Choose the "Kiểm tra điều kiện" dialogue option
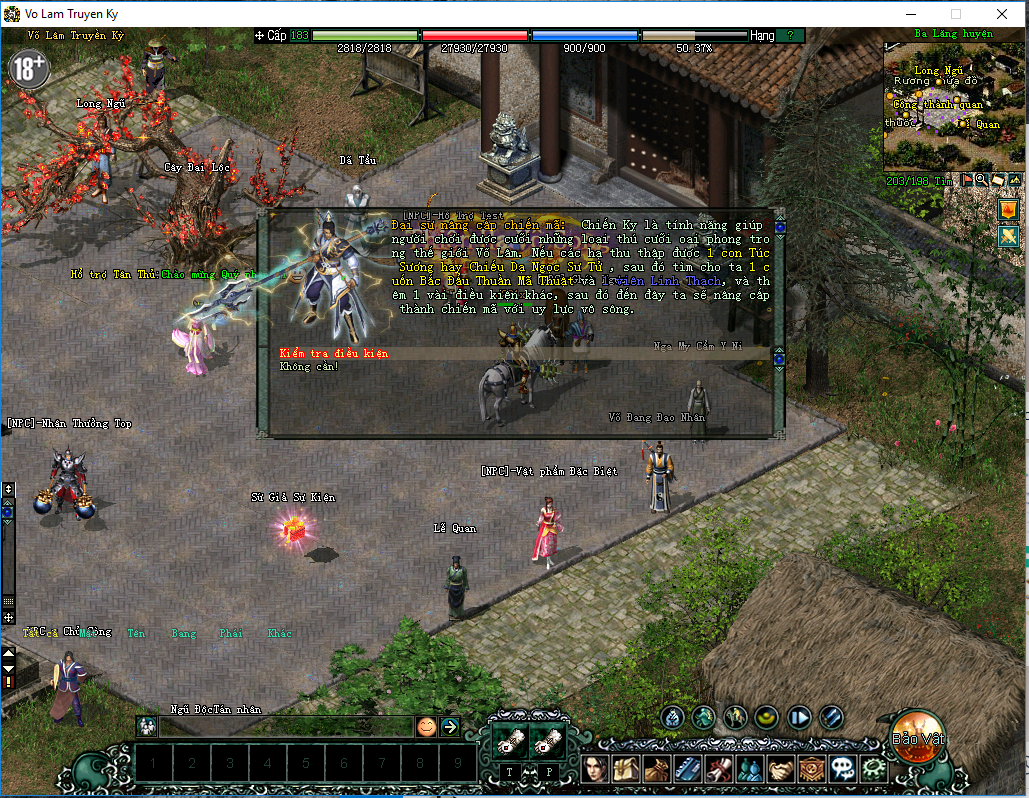The height and width of the screenshot is (798, 1029). [334, 354]
